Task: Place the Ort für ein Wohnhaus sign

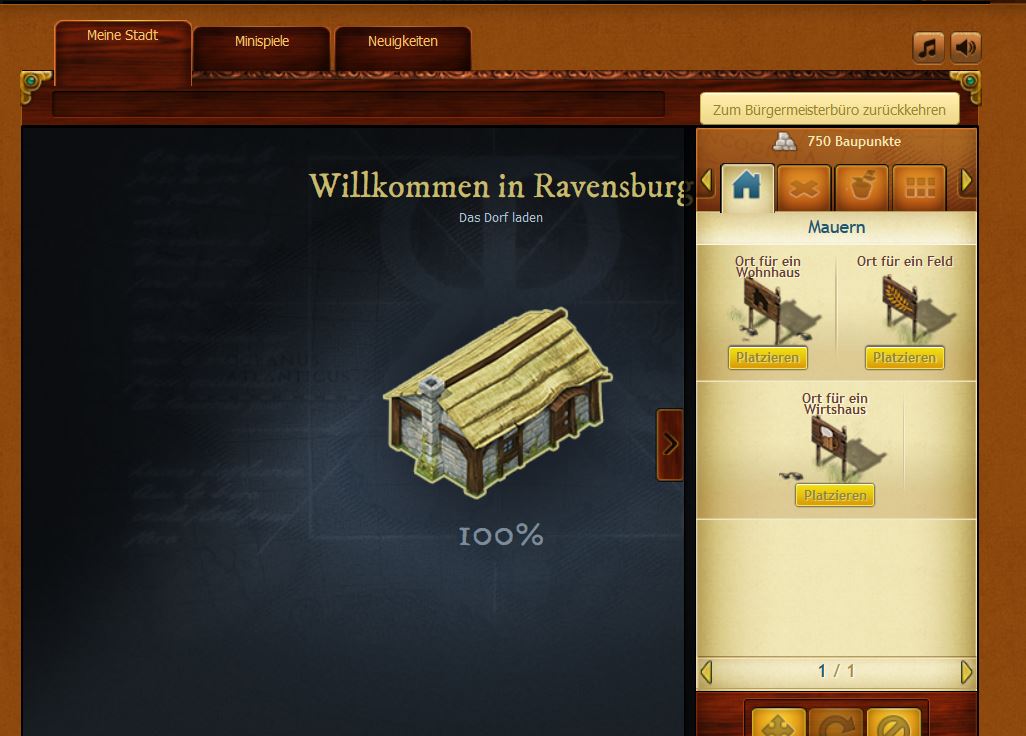Action: [x=767, y=357]
